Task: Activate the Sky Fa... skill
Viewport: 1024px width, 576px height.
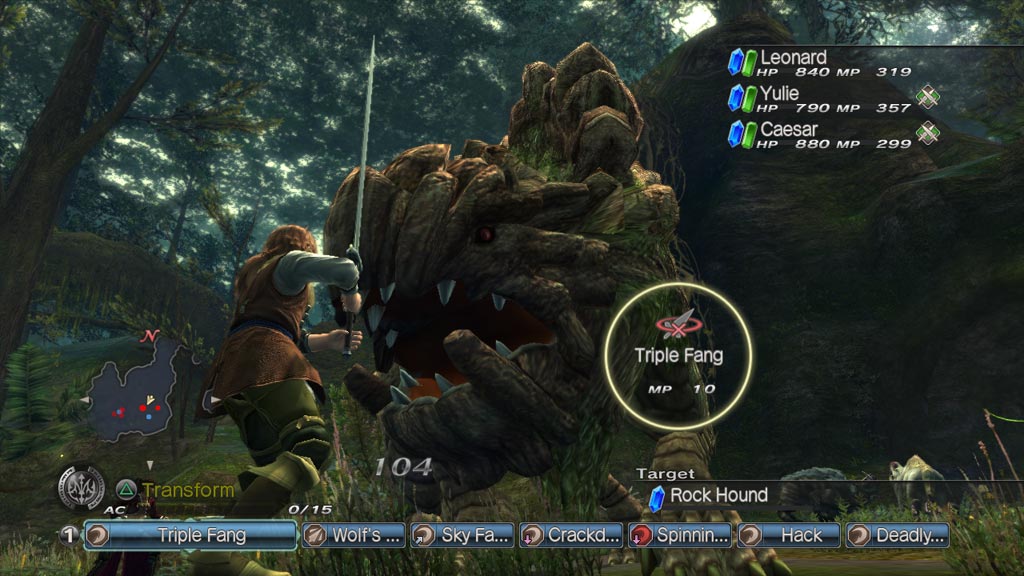Action: [x=462, y=535]
